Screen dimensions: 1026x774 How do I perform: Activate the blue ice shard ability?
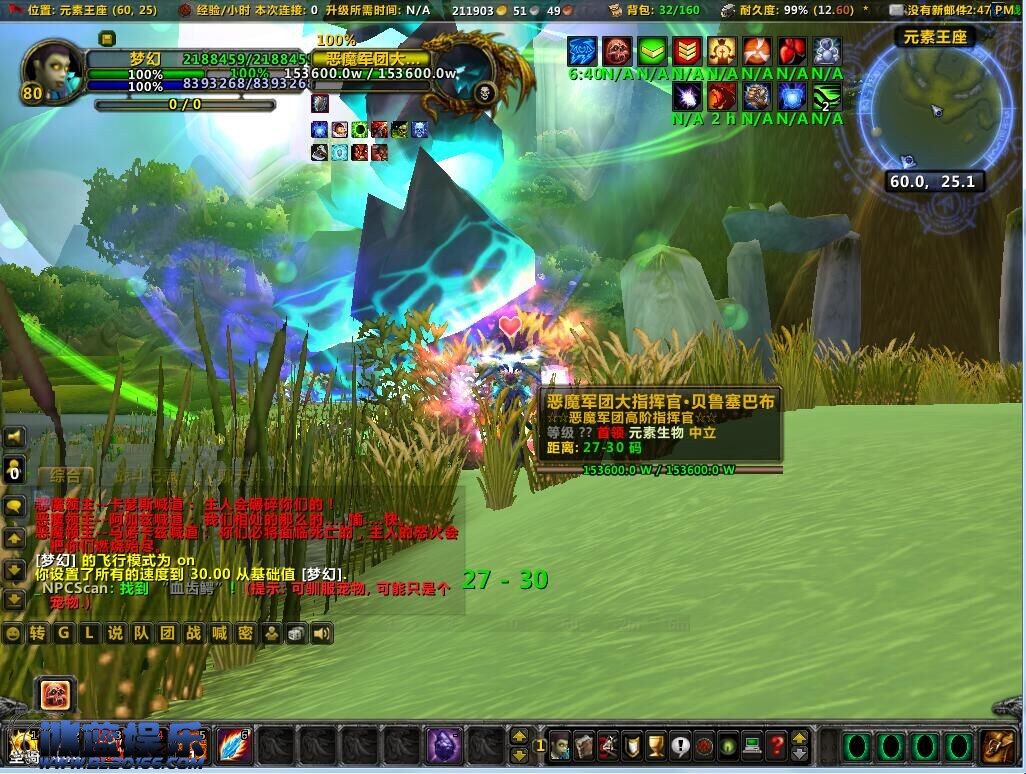click(235, 746)
